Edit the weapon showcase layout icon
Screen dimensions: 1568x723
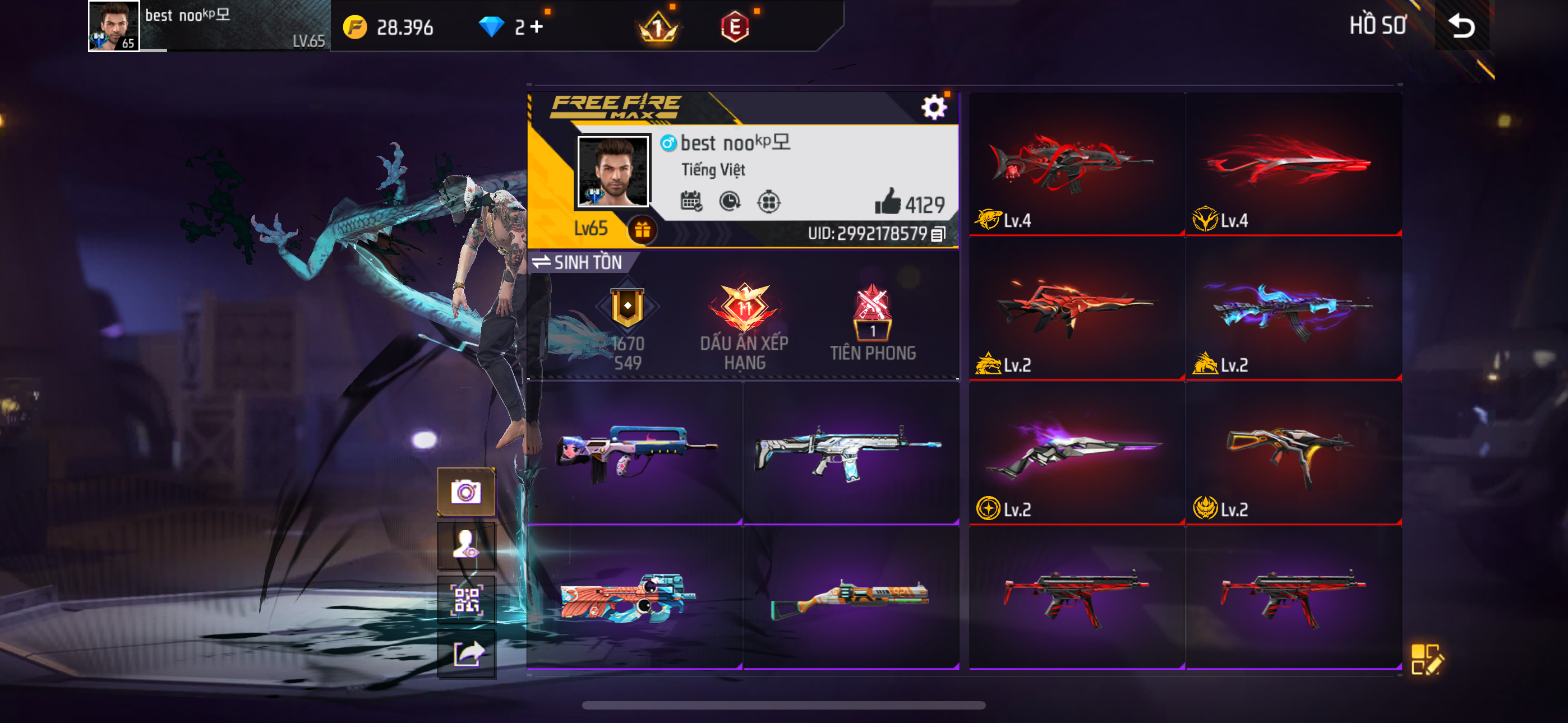point(1426,659)
